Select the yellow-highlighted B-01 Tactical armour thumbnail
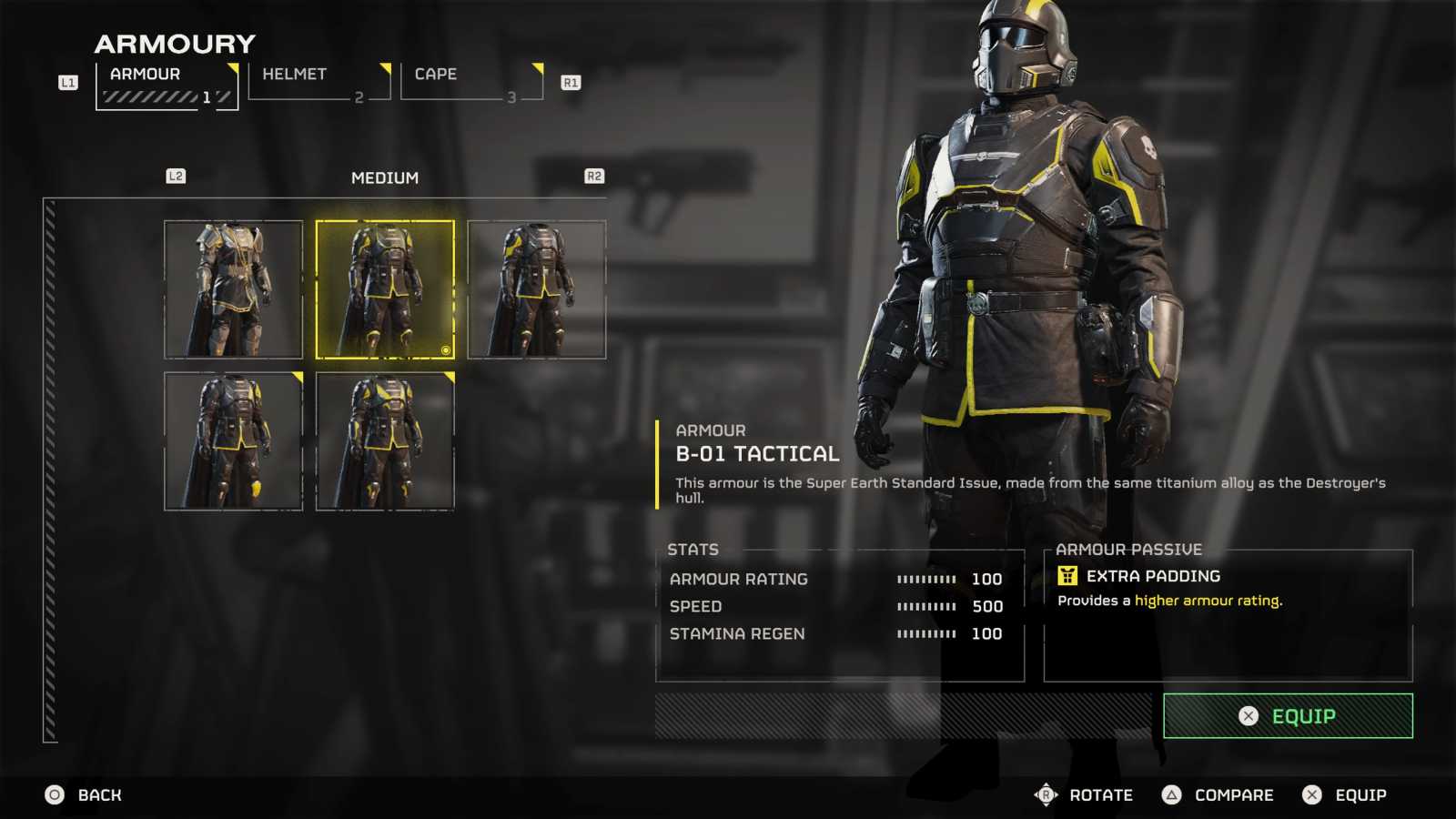The image size is (1456, 819). point(385,289)
